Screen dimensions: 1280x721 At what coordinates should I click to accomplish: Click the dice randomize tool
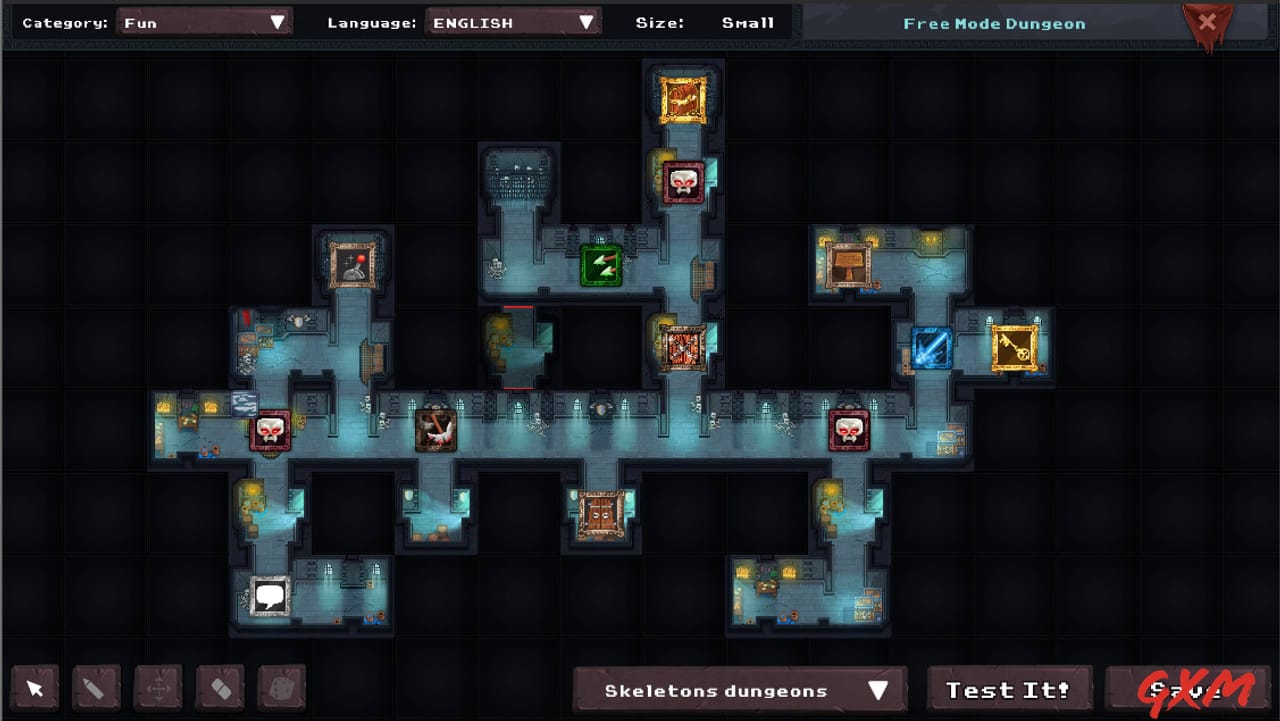pyautogui.click(x=281, y=688)
